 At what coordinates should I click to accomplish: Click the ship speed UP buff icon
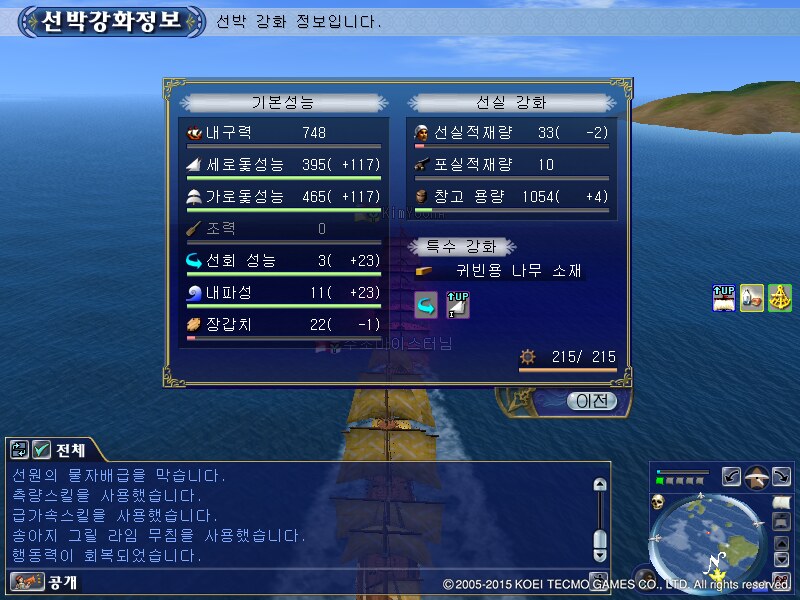[723, 297]
